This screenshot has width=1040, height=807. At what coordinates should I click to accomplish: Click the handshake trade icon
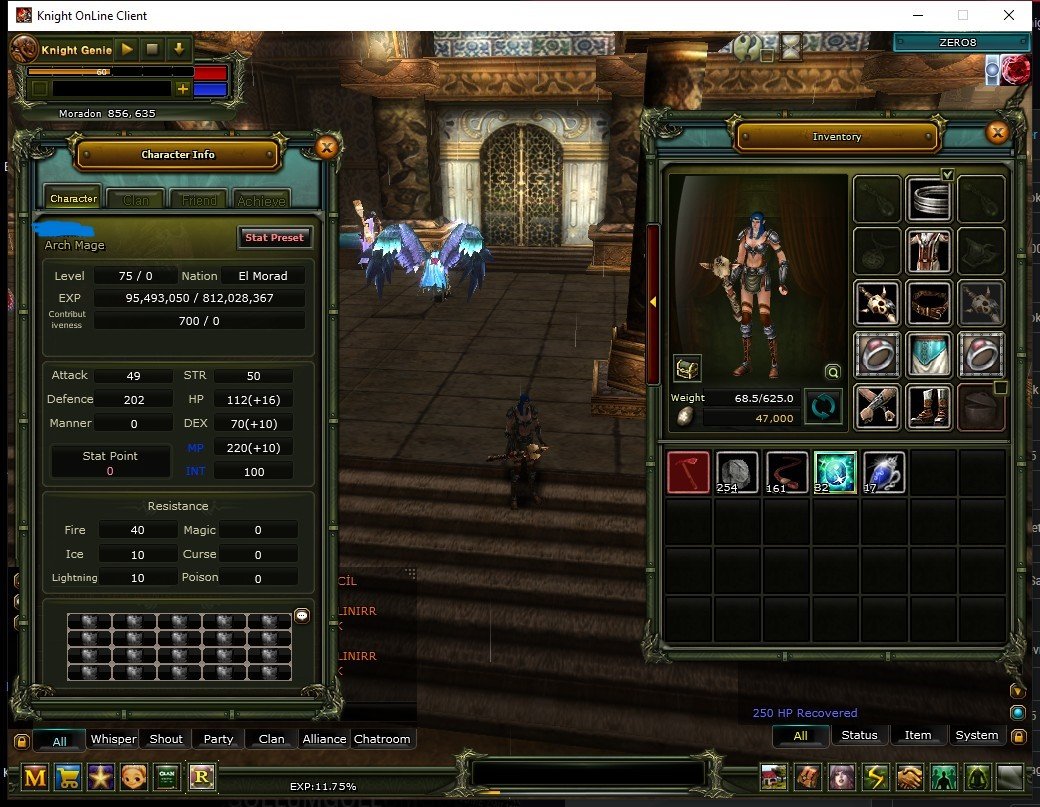pos(909,777)
